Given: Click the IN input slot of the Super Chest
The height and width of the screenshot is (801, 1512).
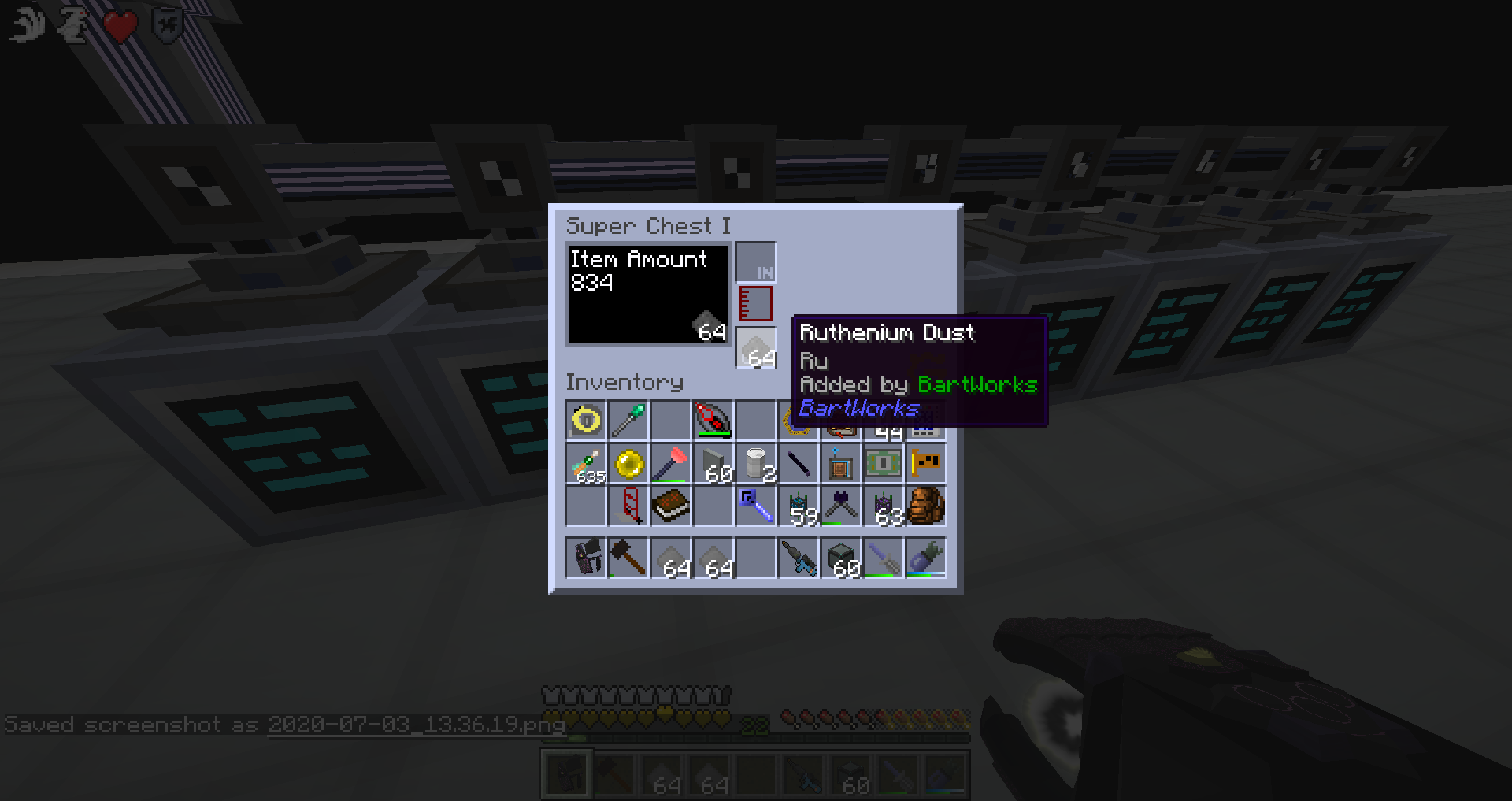Looking at the screenshot, I should 754,261.
